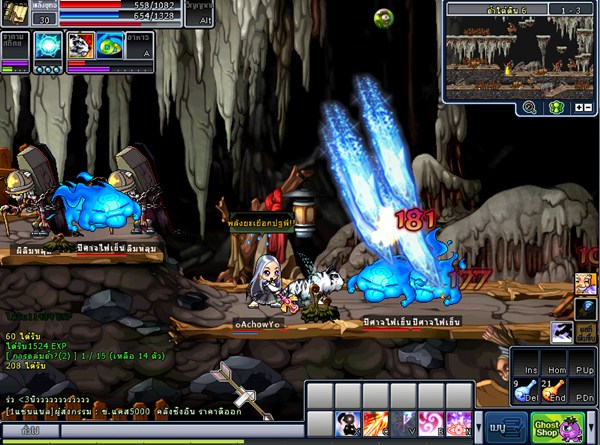This screenshot has width=600, height=445.
Task: Click the glowing blue orb skill icon
Action: tap(46, 46)
